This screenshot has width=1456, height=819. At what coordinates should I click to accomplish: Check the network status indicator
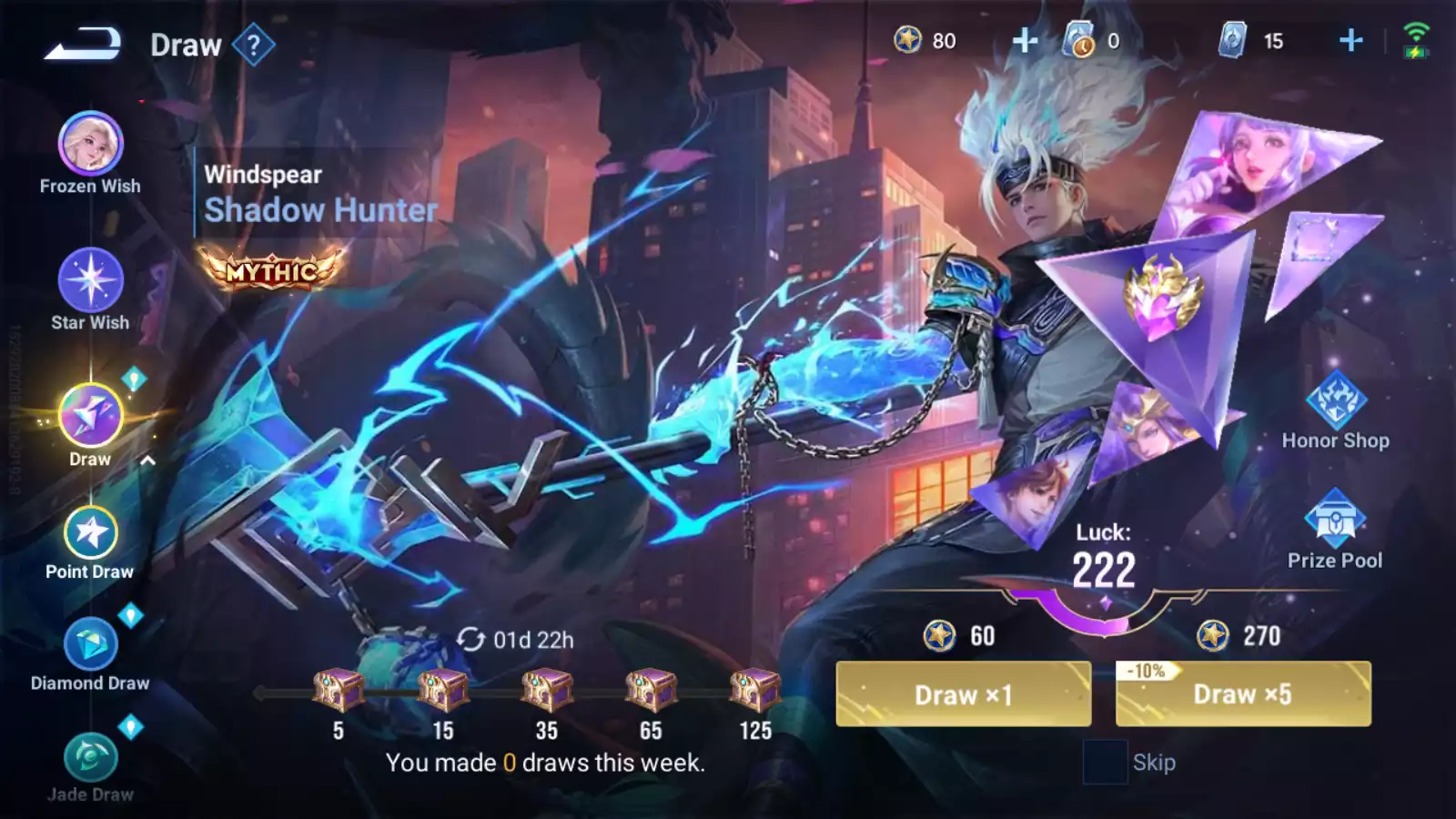(x=1416, y=41)
